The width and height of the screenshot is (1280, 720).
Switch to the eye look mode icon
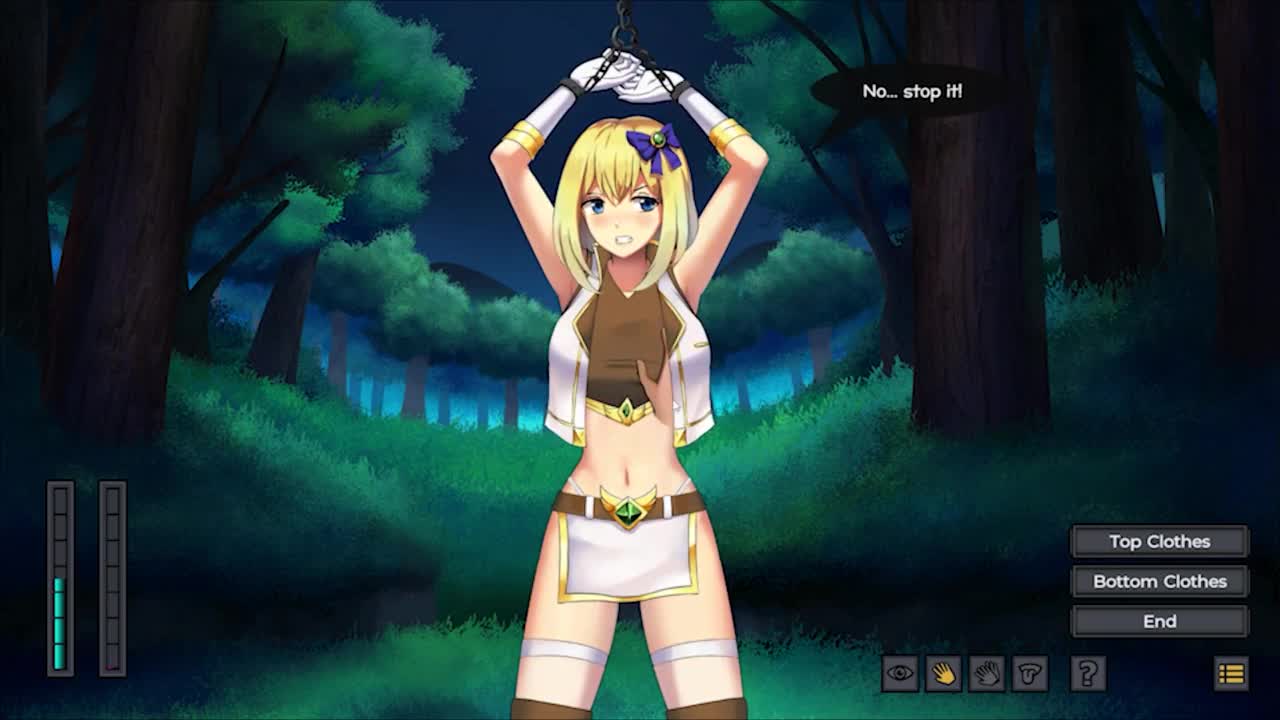(x=900, y=673)
